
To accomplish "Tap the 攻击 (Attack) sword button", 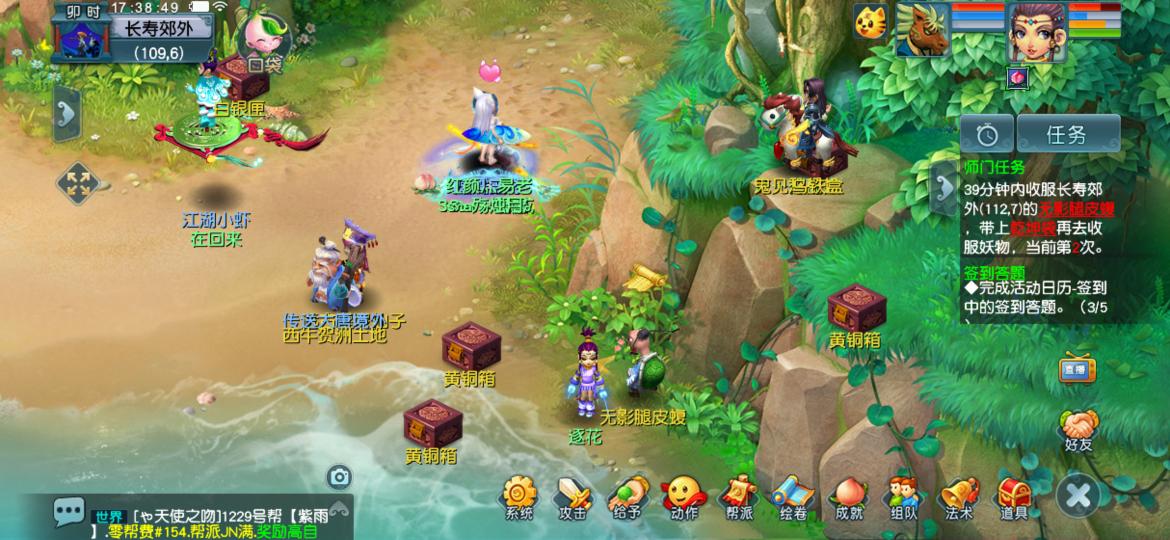I will (x=573, y=497).
